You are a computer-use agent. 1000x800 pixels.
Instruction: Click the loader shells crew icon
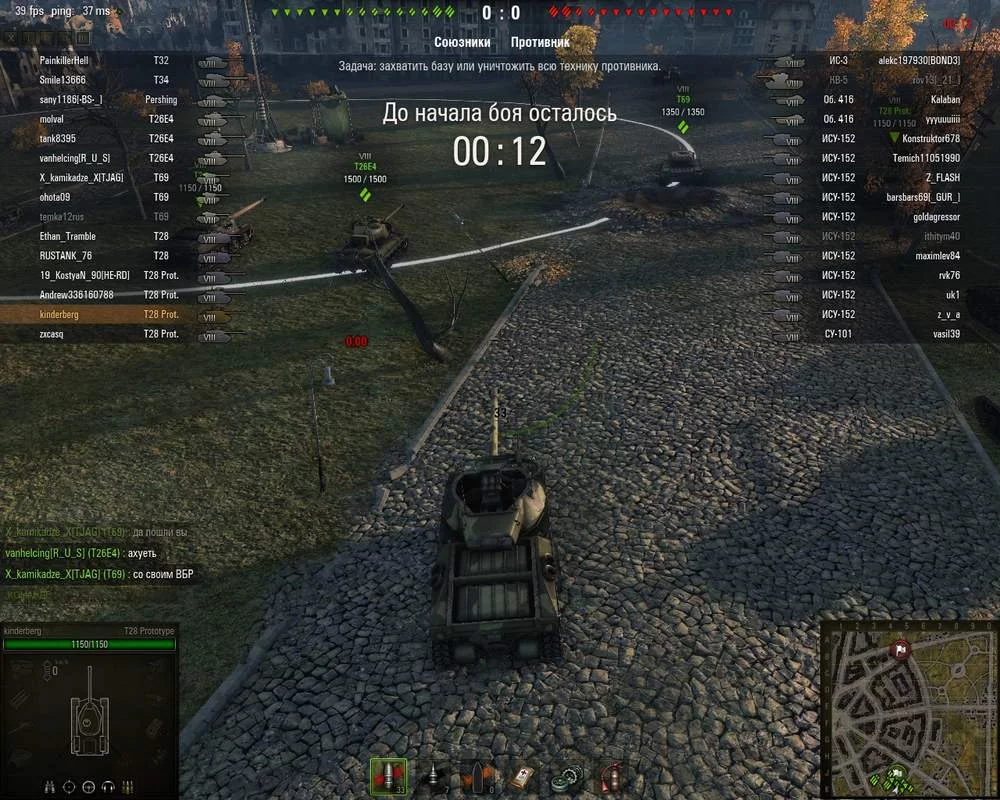(x=127, y=785)
